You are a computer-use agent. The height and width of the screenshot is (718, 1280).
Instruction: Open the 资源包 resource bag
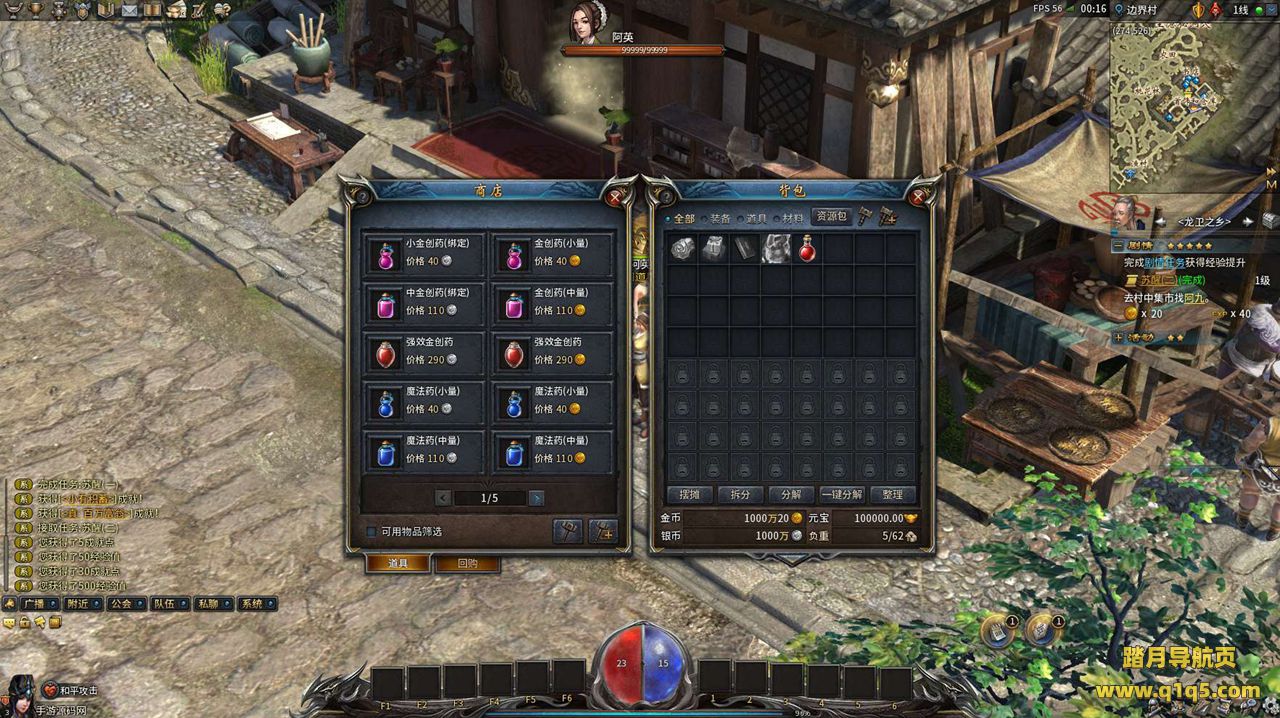(830, 216)
